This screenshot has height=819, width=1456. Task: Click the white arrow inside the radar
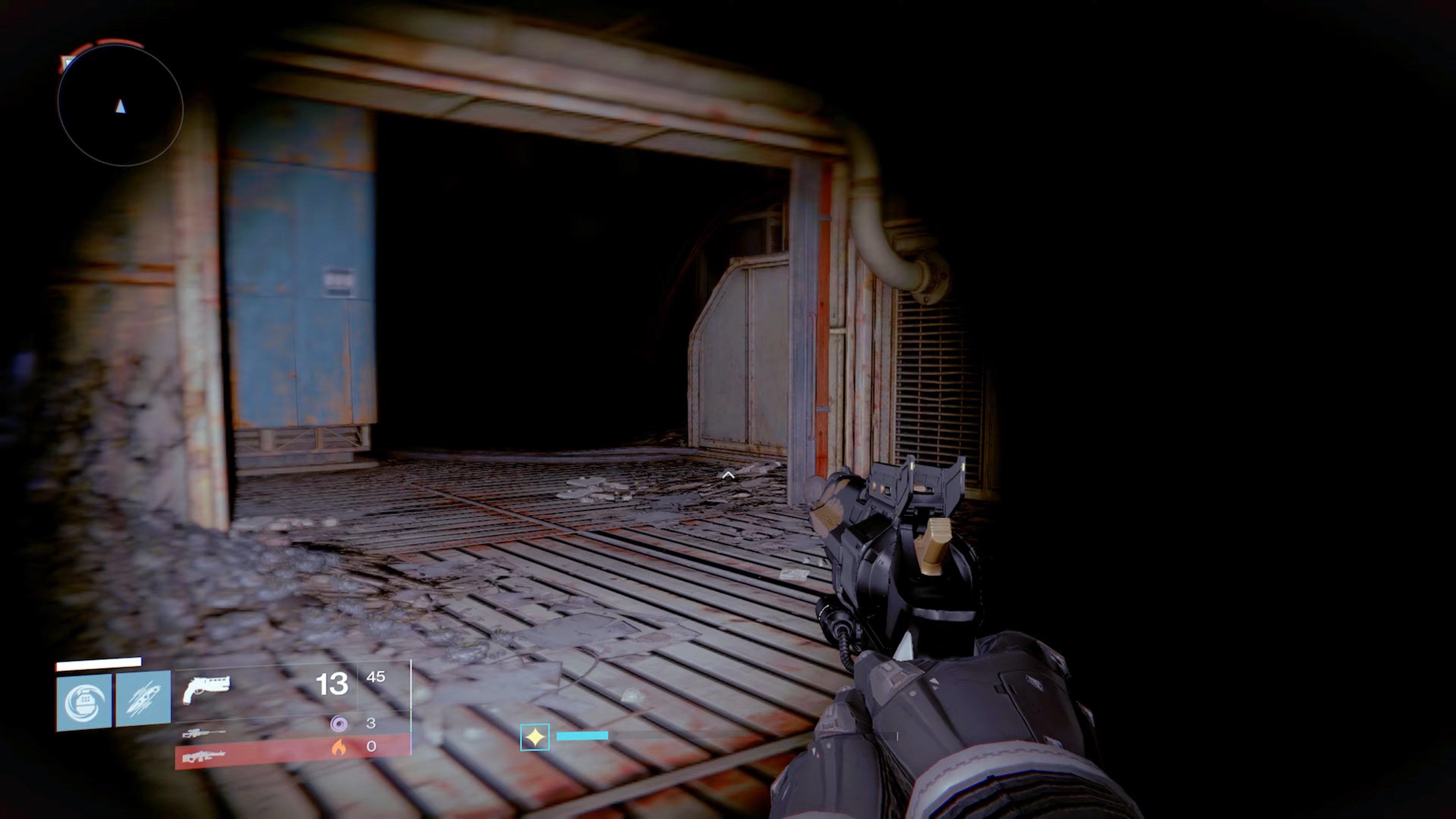[121, 107]
